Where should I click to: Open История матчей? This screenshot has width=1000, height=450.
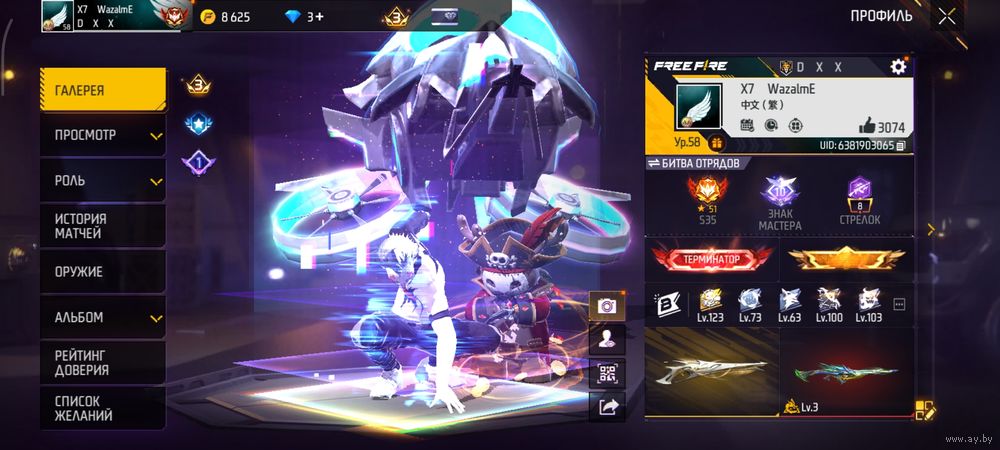[103, 226]
